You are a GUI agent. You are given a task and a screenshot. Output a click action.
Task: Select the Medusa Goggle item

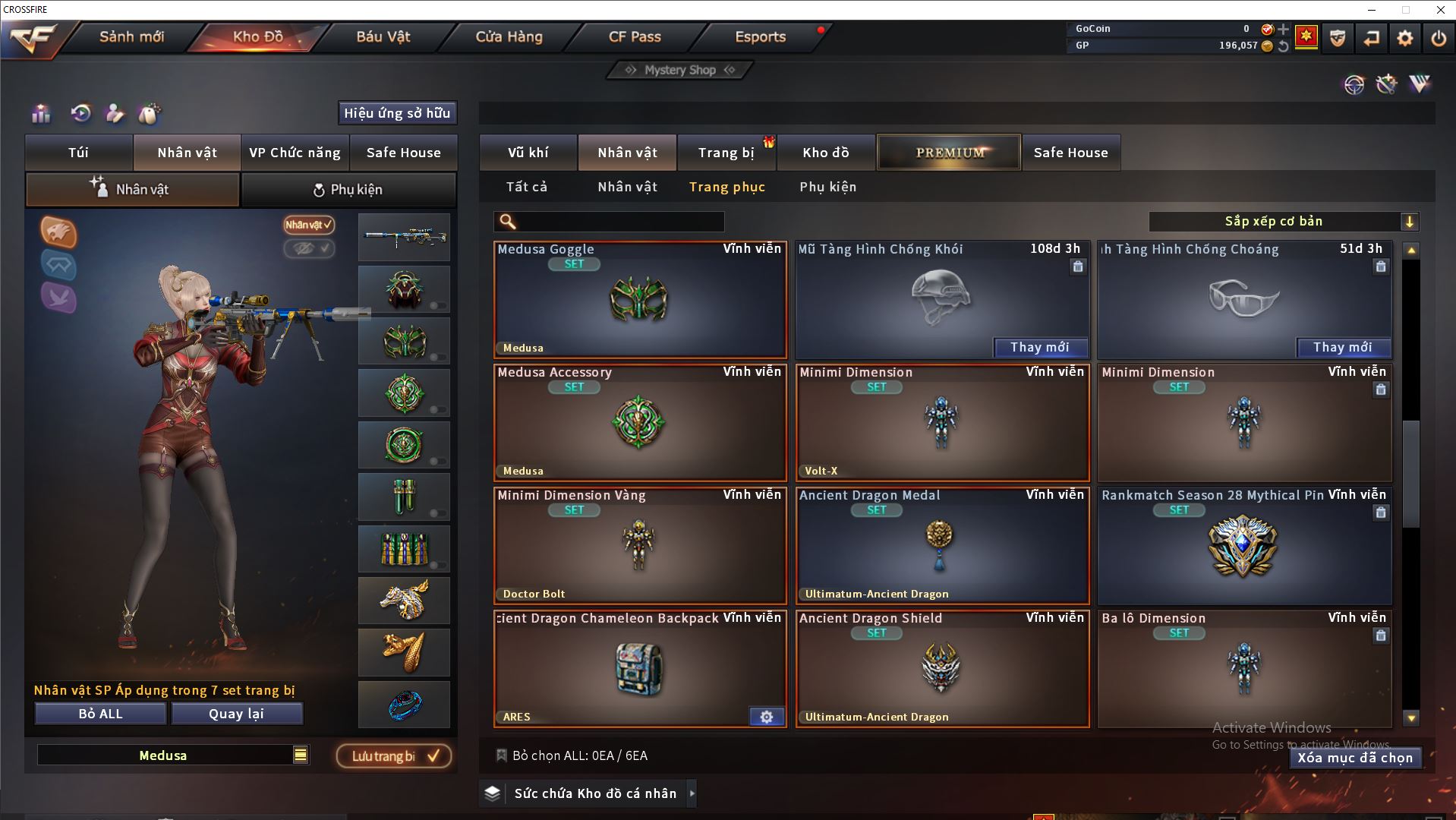tap(640, 300)
